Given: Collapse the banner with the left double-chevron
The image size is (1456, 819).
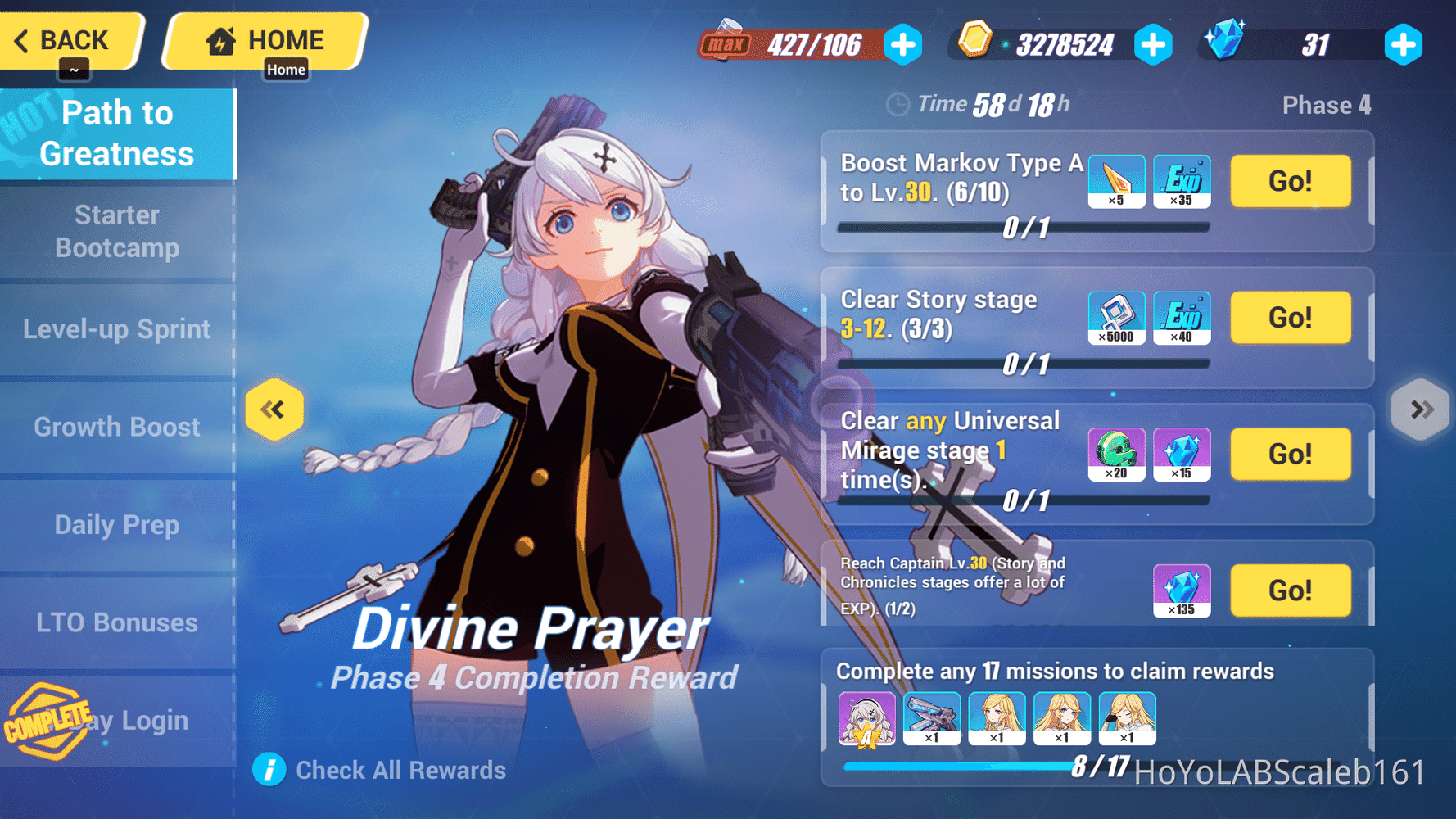Looking at the screenshot, I should tap(274, 409).
